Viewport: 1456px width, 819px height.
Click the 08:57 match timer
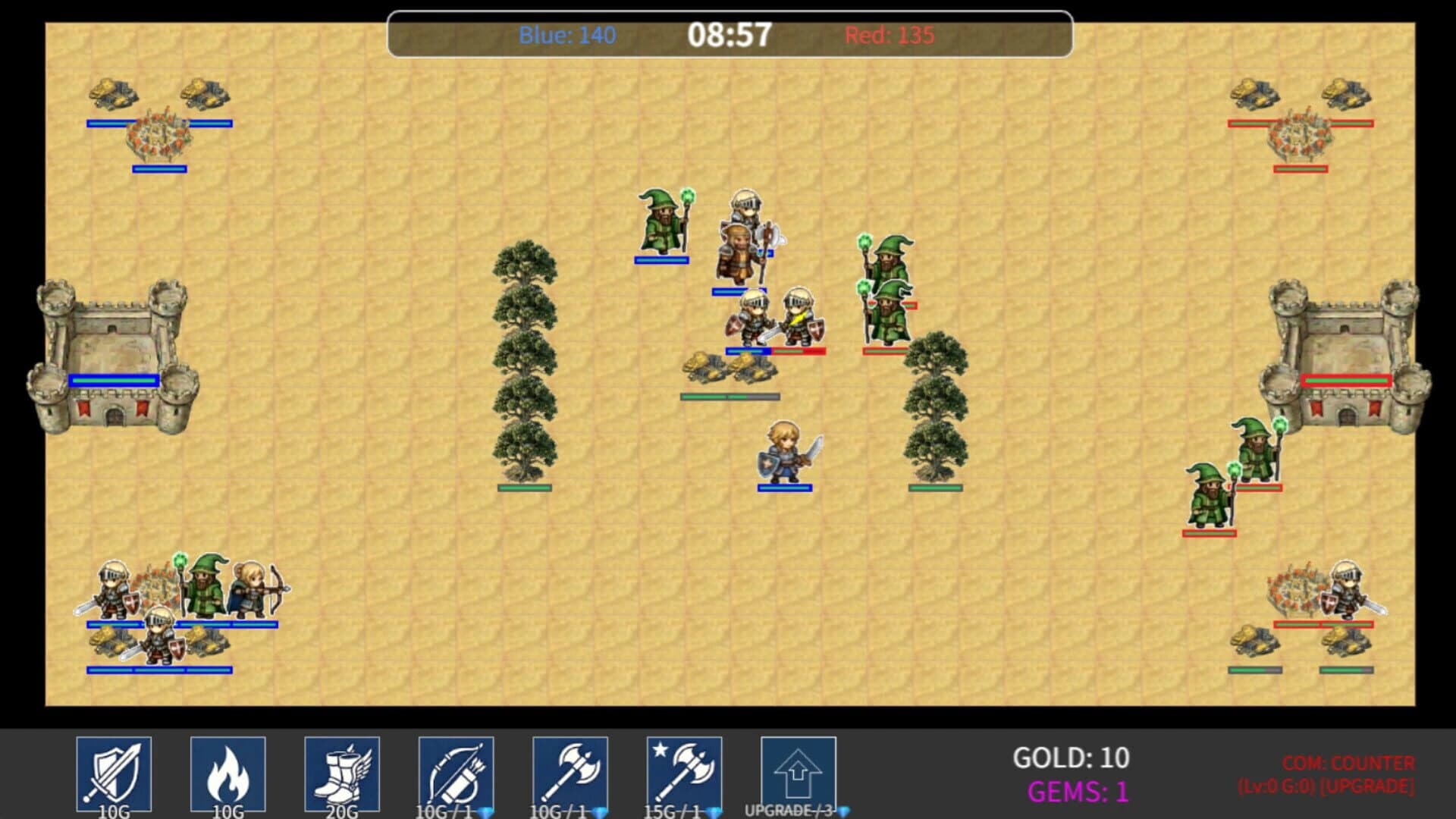pos(730,33)
